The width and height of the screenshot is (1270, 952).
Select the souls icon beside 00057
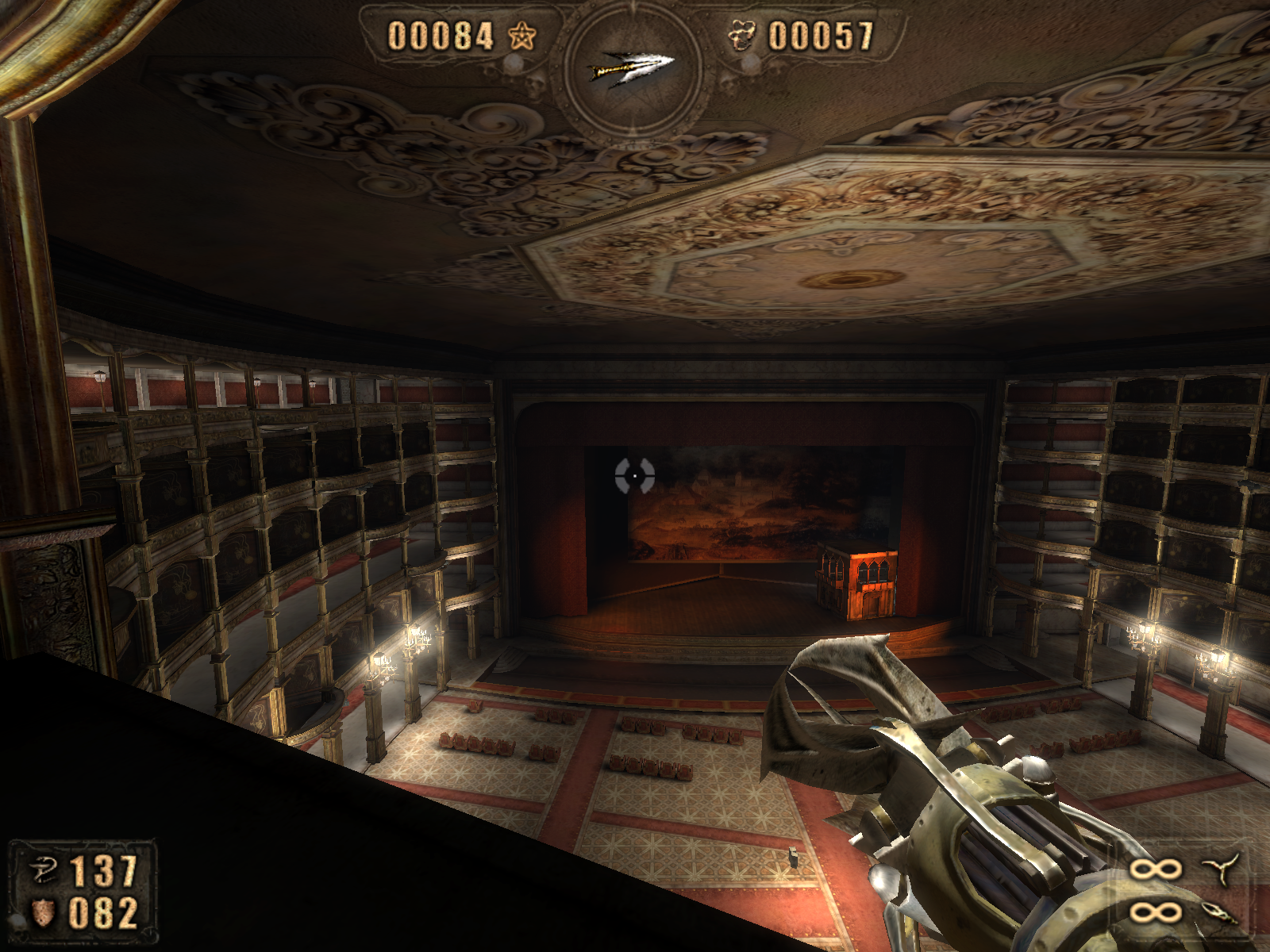[x=743, y=36]
